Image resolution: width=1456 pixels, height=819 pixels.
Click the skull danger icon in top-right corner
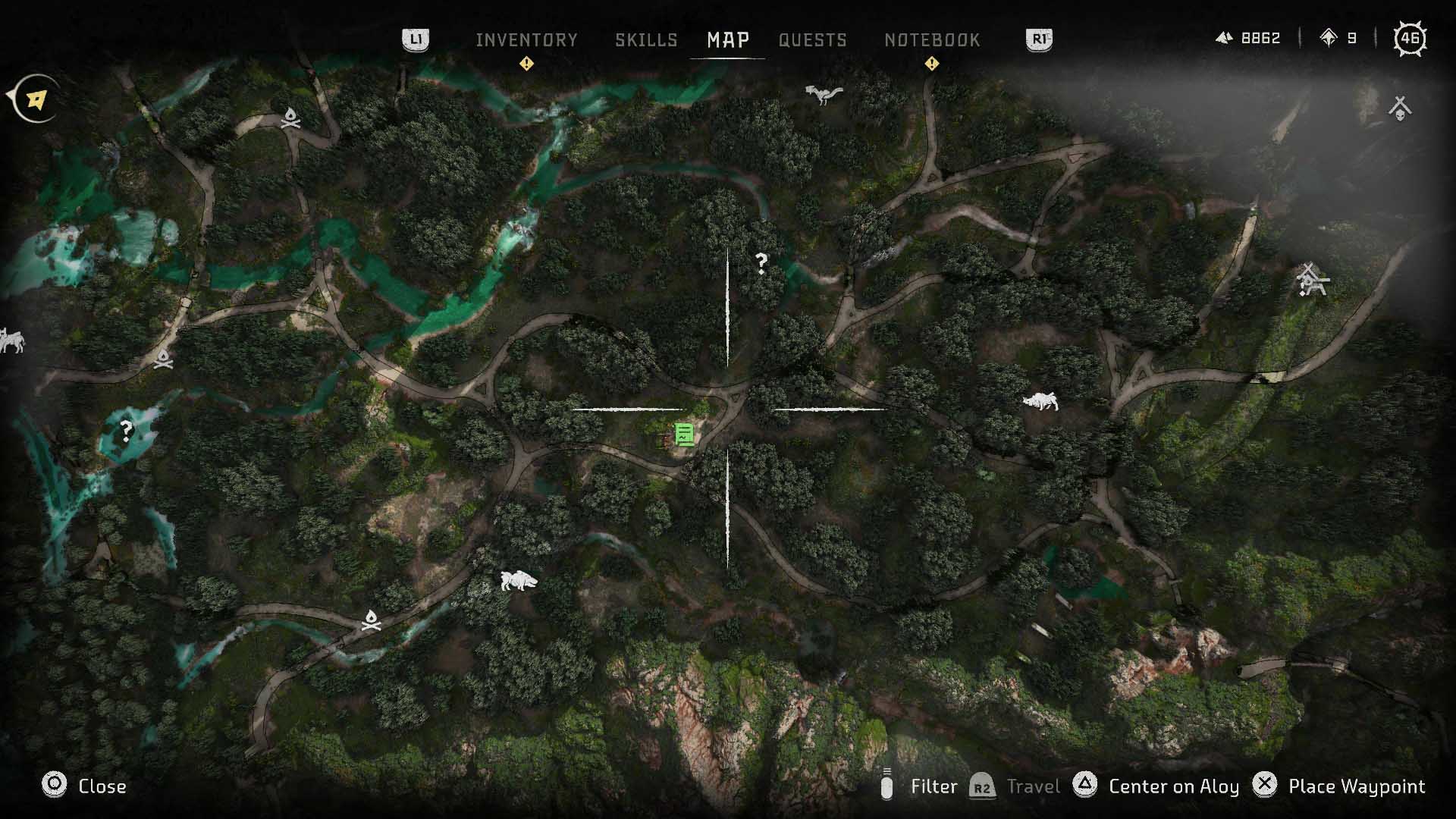click(x=1400, y=106)
